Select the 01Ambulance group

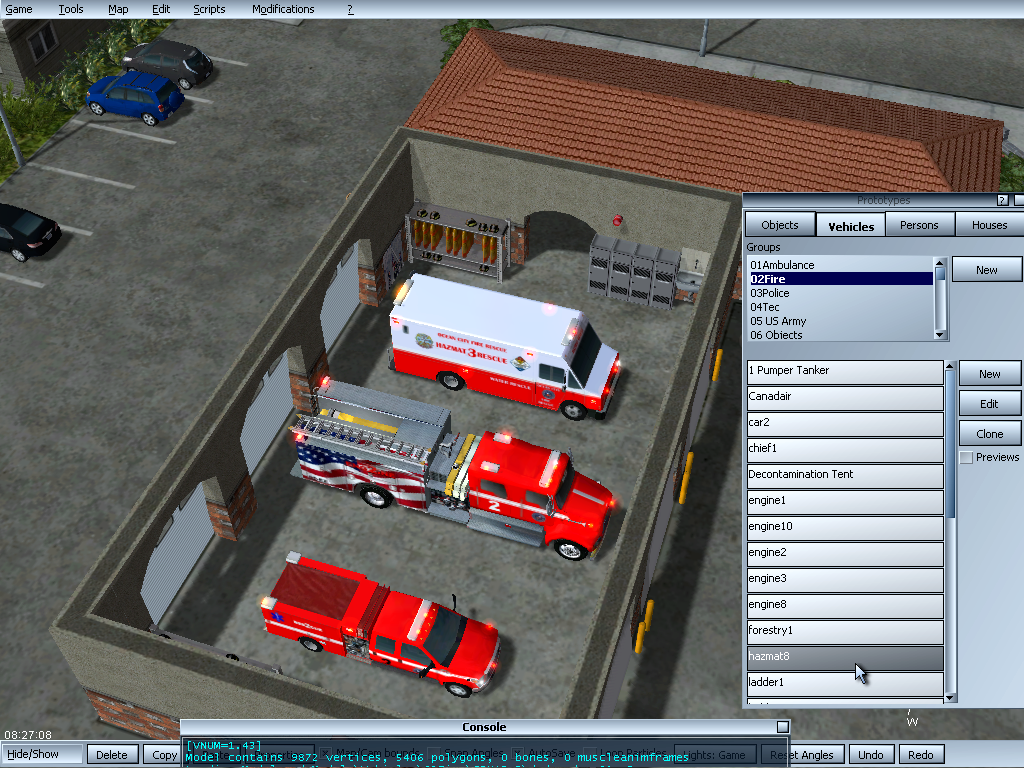783,265
